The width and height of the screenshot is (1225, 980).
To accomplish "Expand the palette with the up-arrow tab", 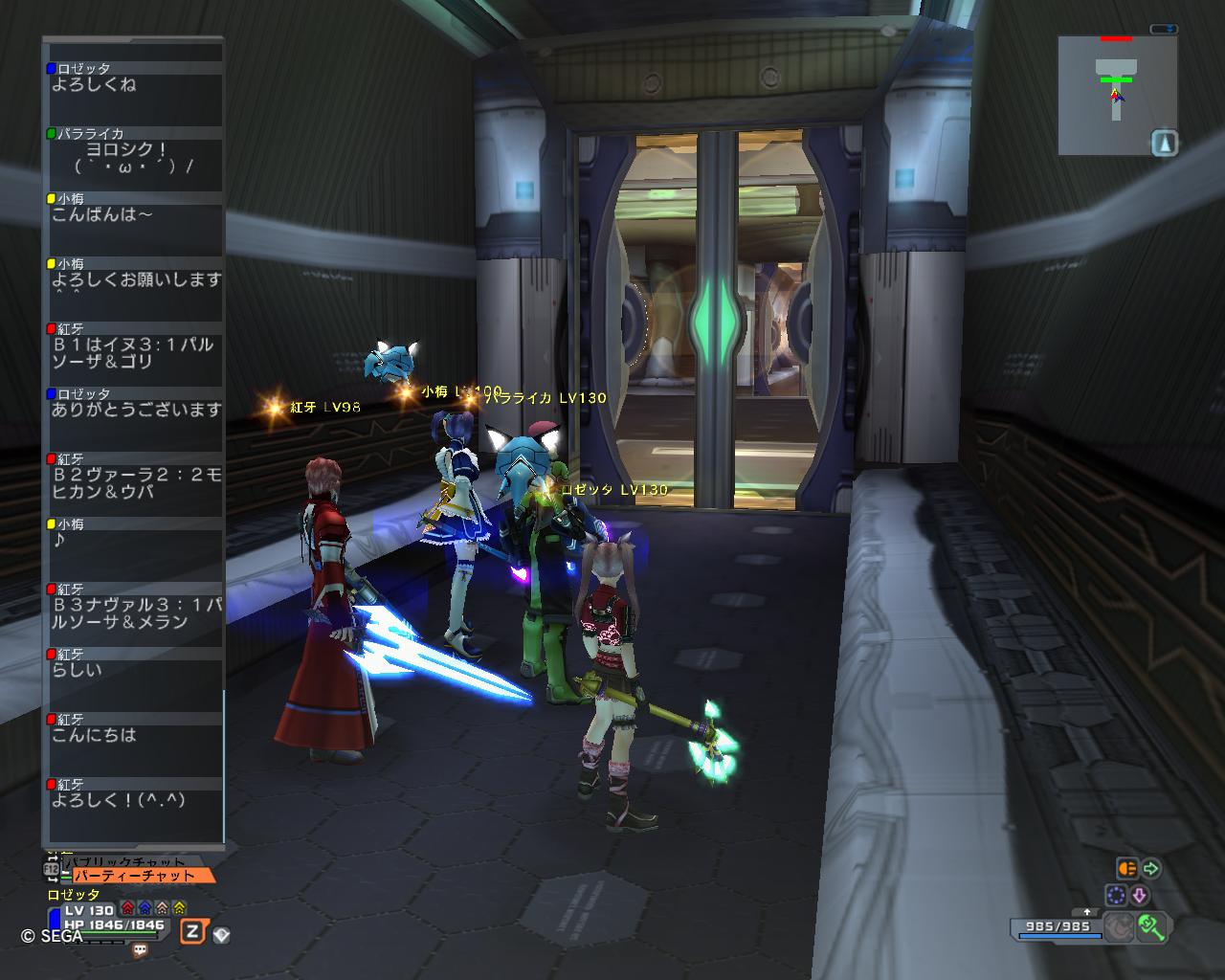I will point(1087,912).
